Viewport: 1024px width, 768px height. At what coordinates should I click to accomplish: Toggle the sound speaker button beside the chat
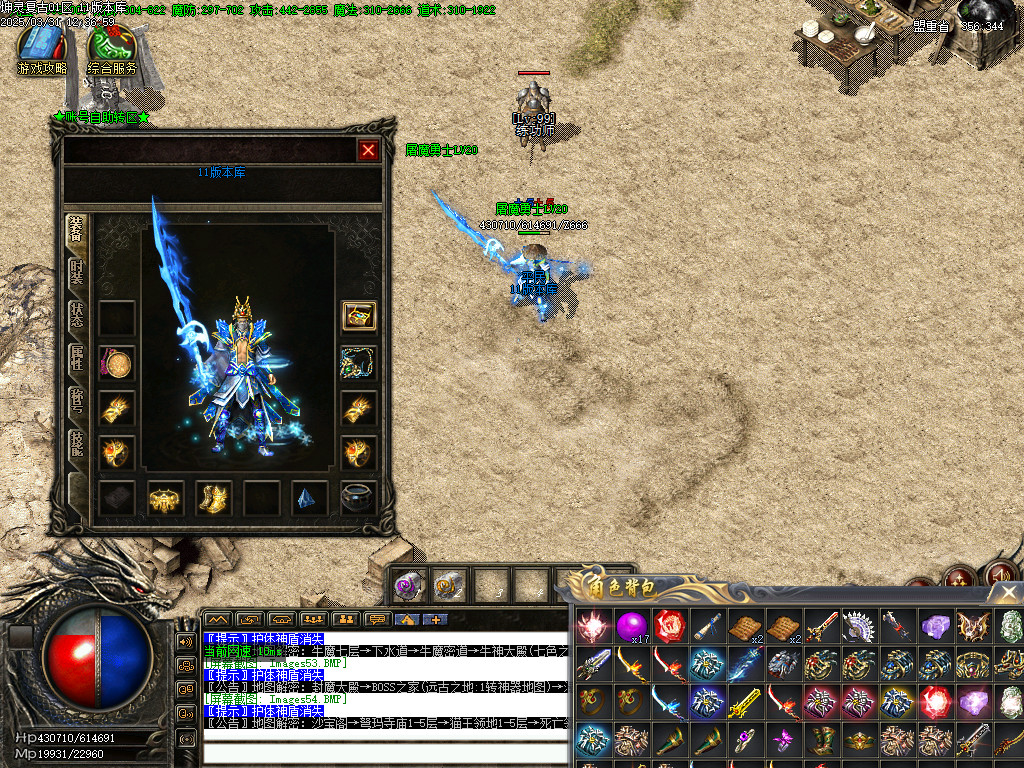(x=185, y=641)
